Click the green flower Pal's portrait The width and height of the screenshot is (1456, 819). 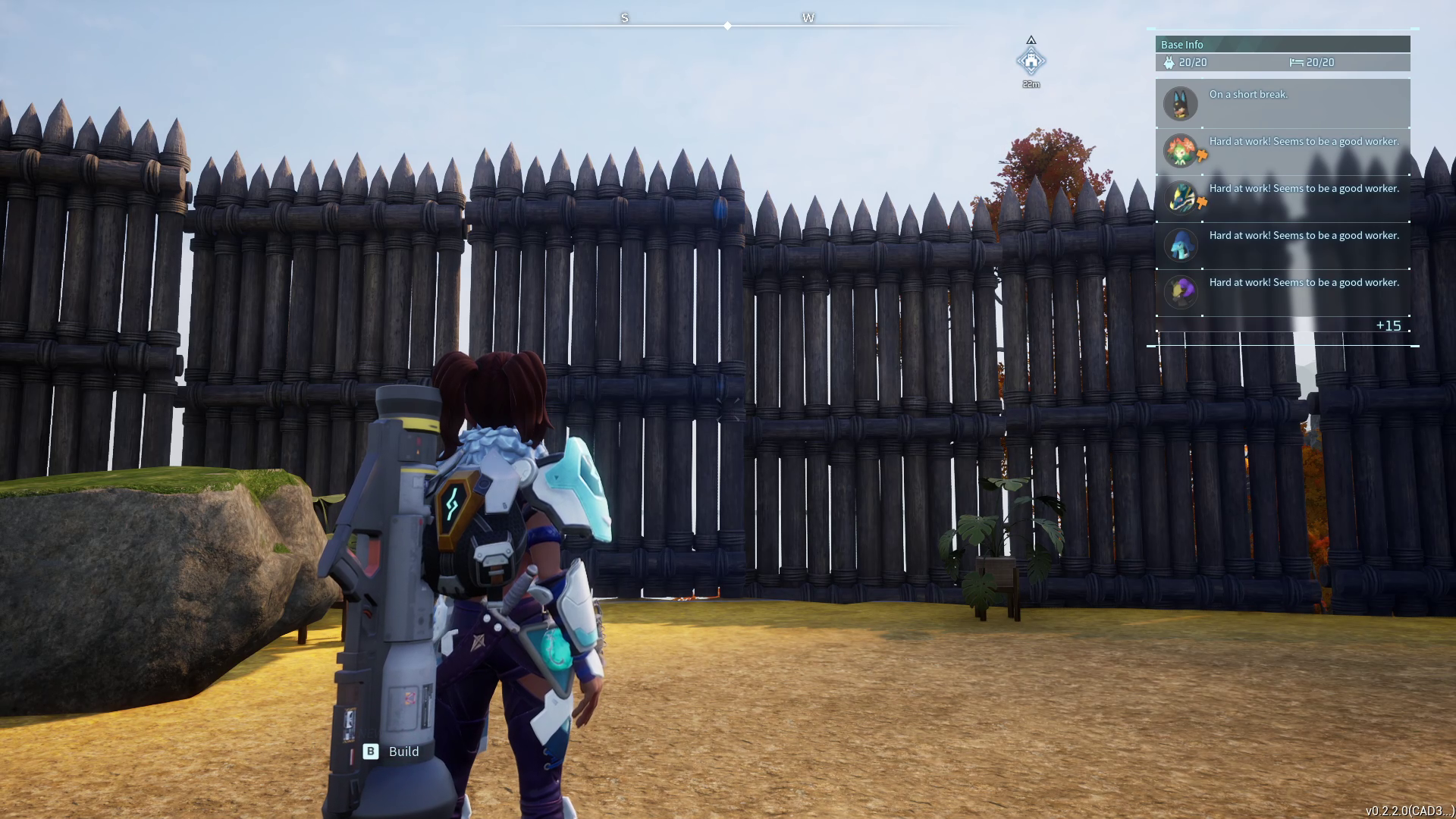tap(1181, 150)
